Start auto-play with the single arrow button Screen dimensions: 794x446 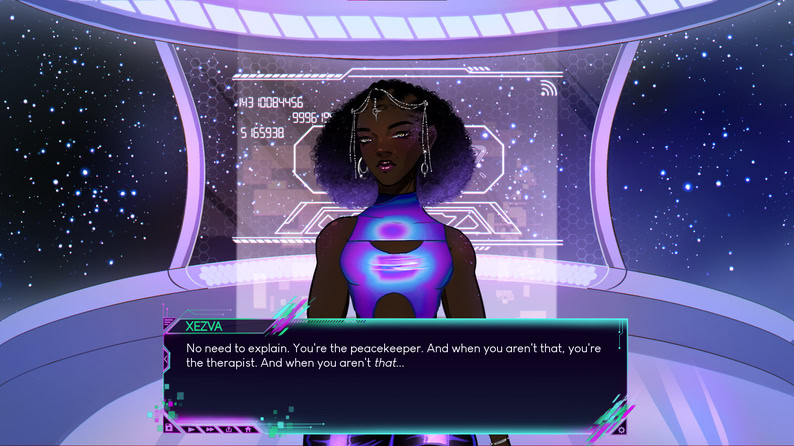[191, 429]
